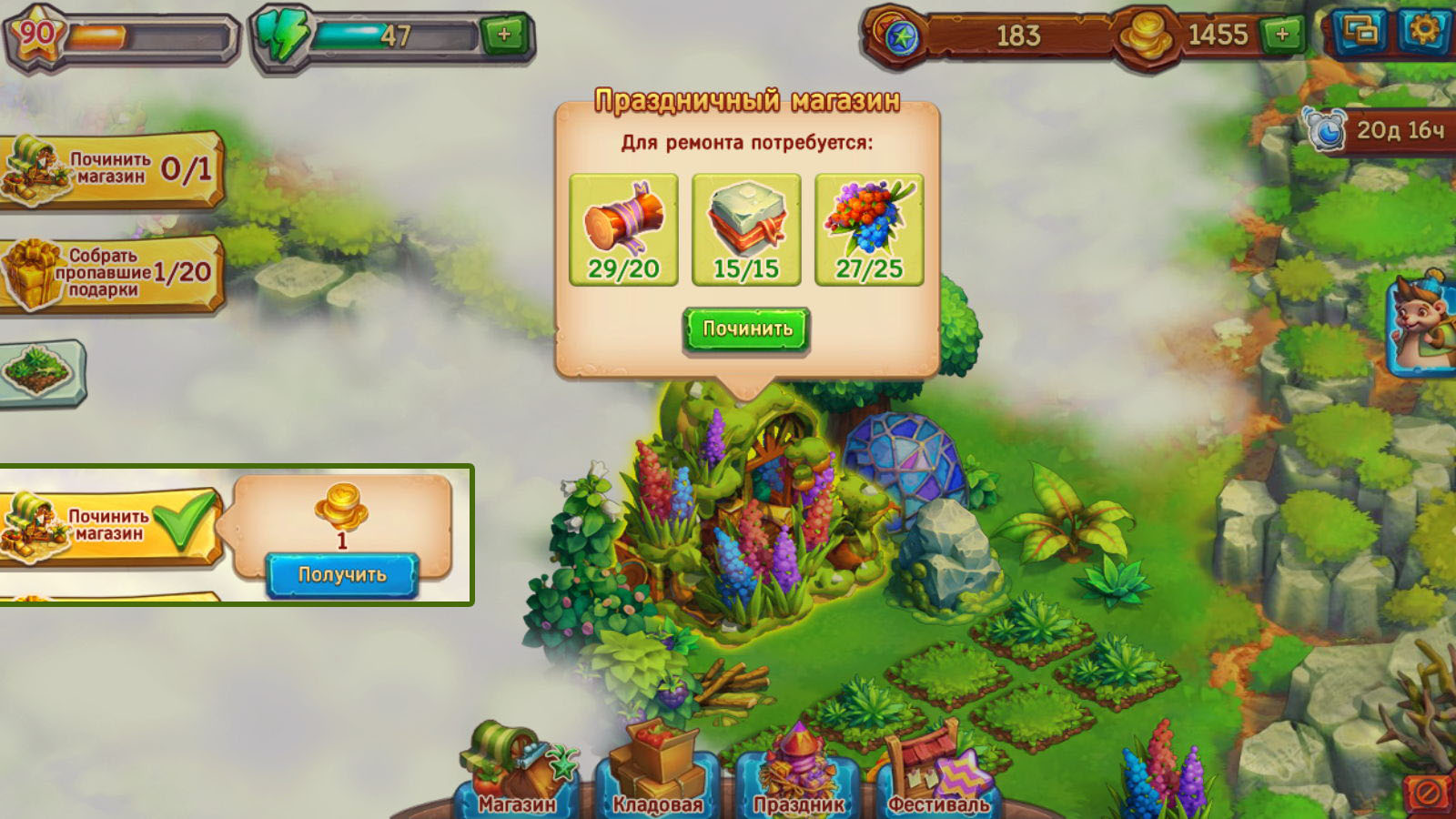Buy more coins with the plus button
Viewport: 1456px width, 819px height.
1281,35
